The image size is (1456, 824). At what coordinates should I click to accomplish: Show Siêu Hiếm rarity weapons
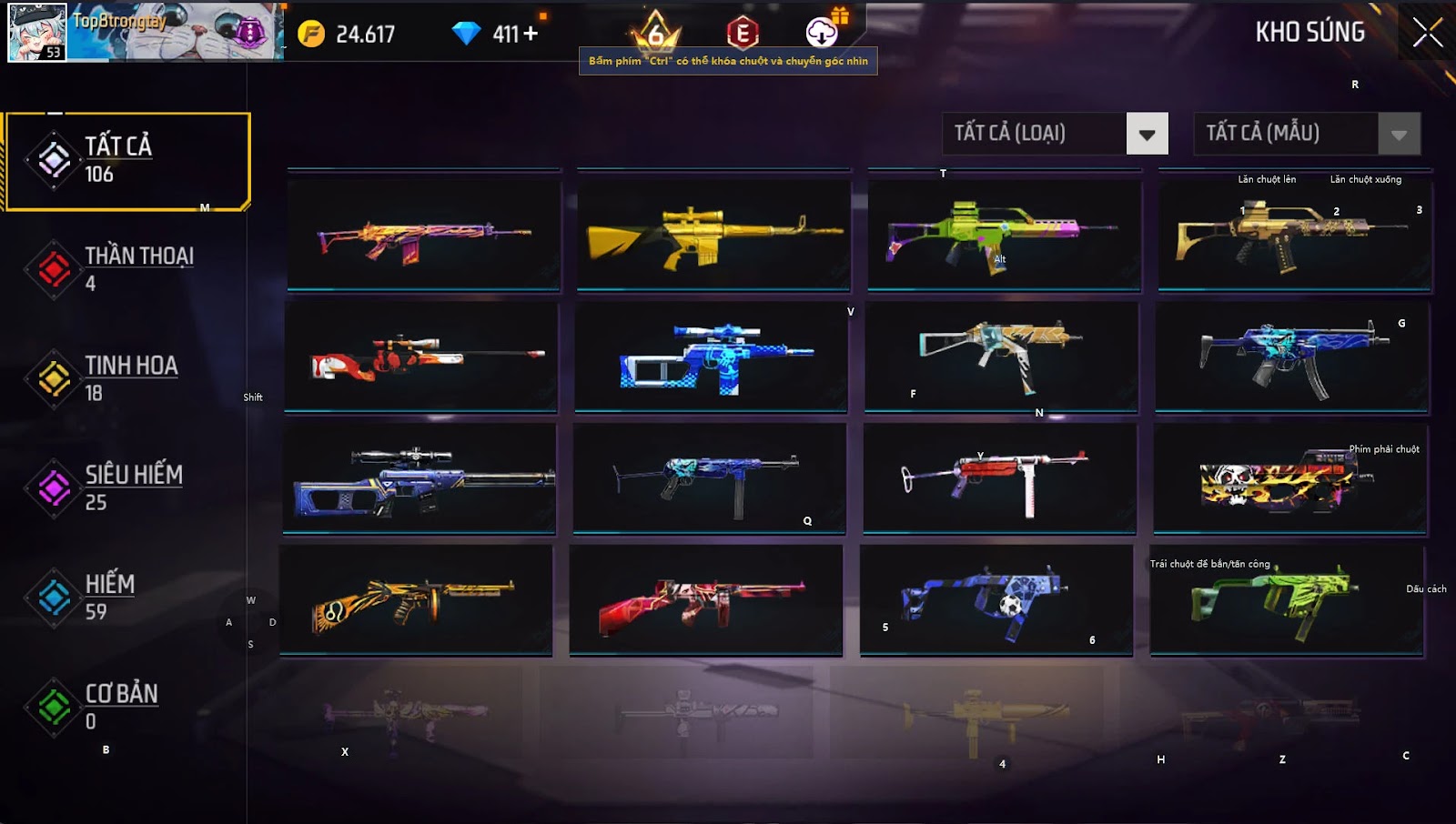pyautogui.click(x=127, y=487)
